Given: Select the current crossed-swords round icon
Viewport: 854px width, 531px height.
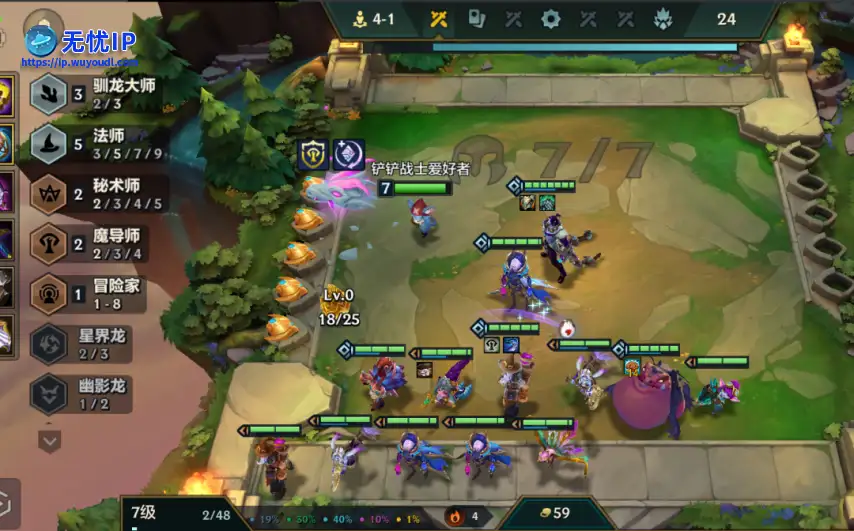Looking at the screenshot, I should pos(438,18).
